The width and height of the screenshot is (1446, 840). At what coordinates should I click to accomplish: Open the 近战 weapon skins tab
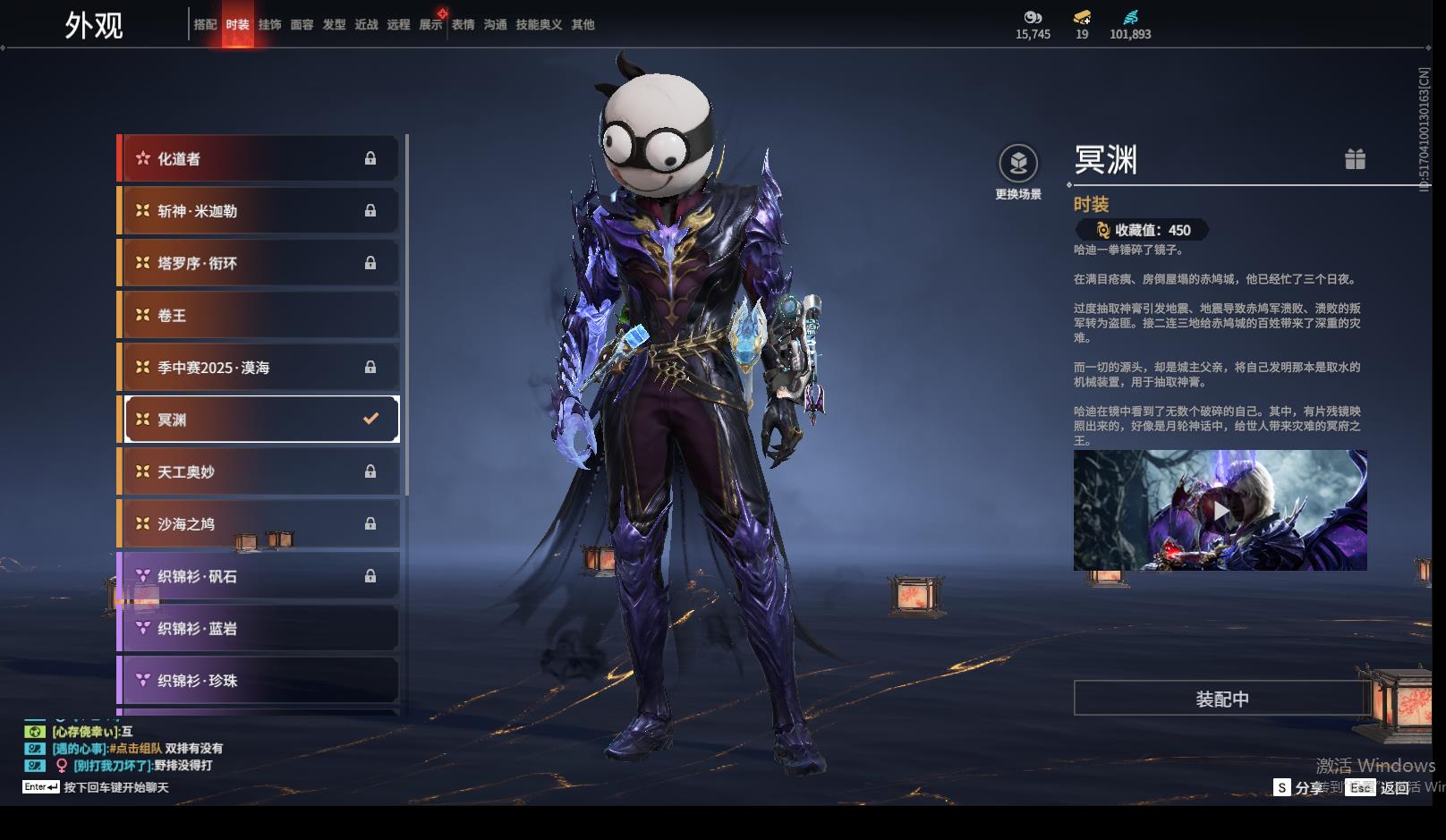(366, 25)
